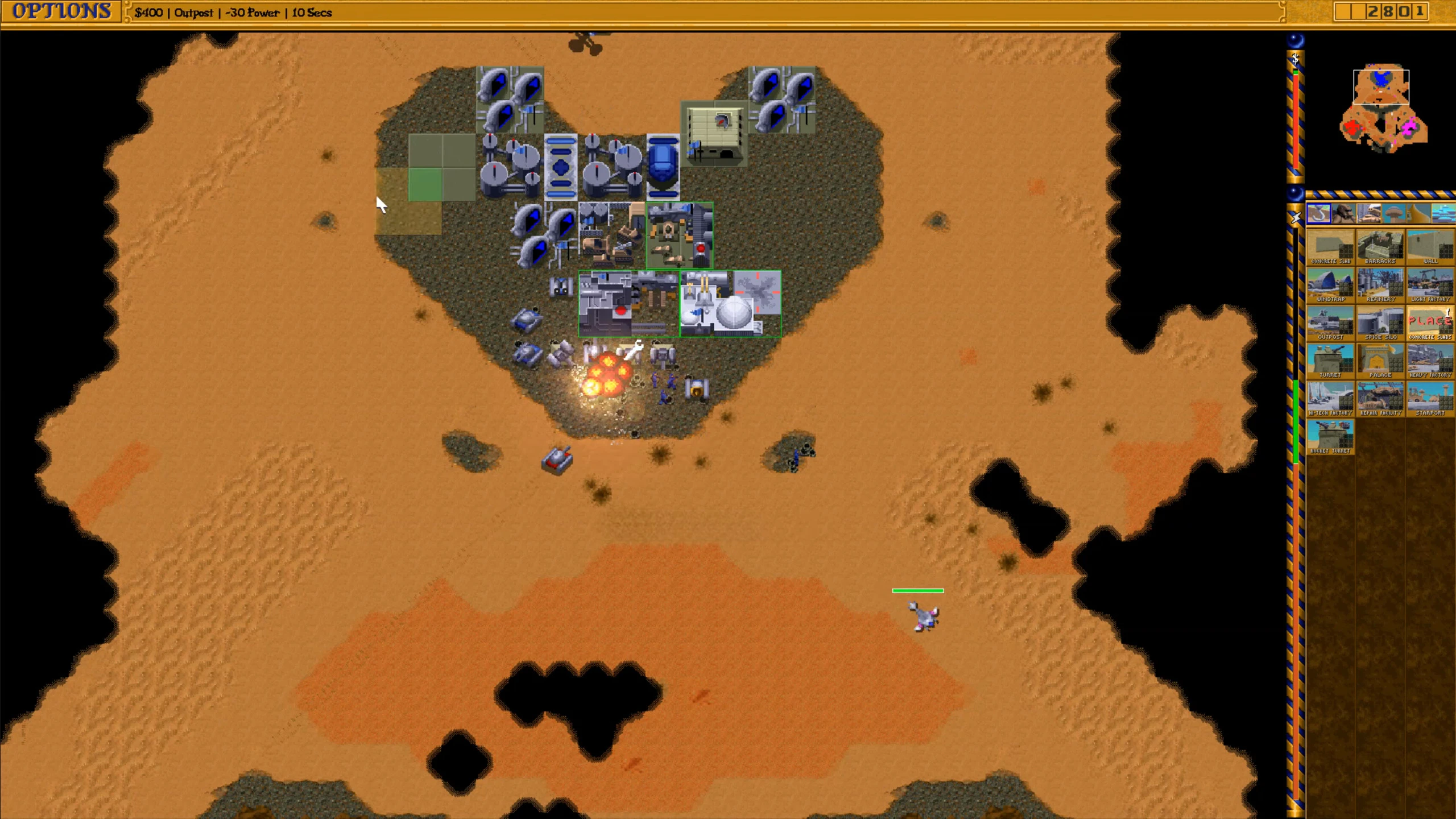
Task: Queue a Heavy Factory
Action: click(x=1430, y=361)
